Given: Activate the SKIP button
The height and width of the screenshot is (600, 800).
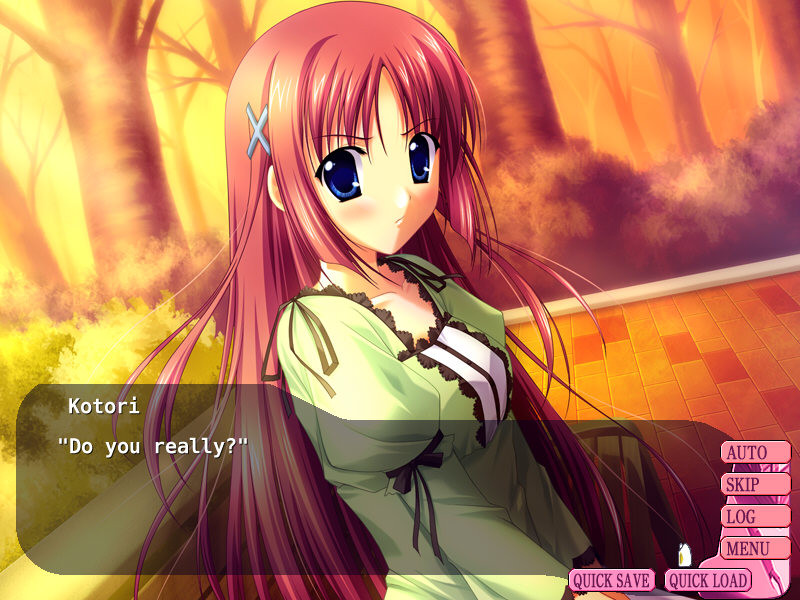Looking at the screenshot, I should pos(755,485).
